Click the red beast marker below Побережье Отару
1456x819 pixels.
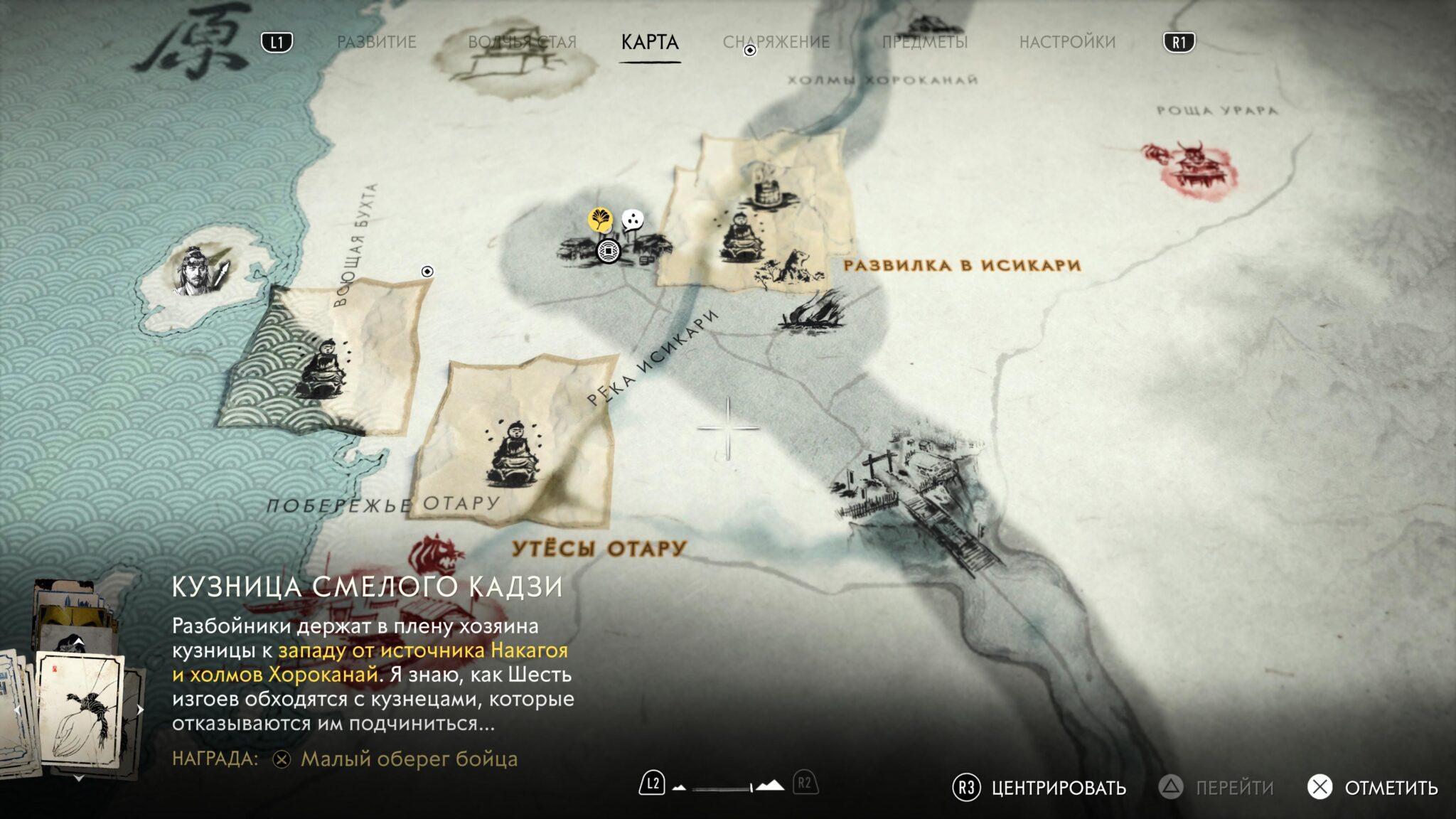coord(434,555)
